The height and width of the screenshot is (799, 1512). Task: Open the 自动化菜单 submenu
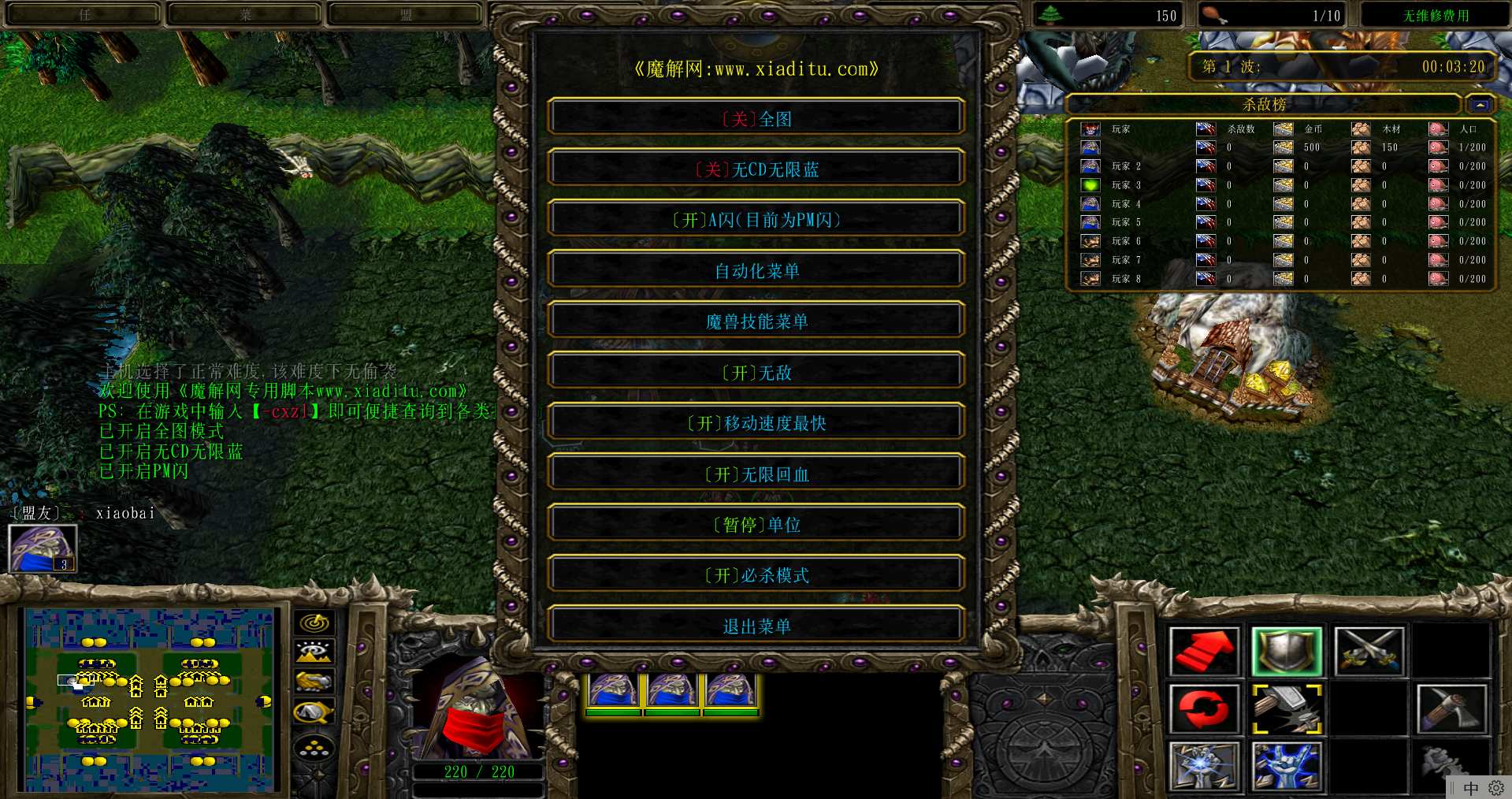tap(756, 270)
